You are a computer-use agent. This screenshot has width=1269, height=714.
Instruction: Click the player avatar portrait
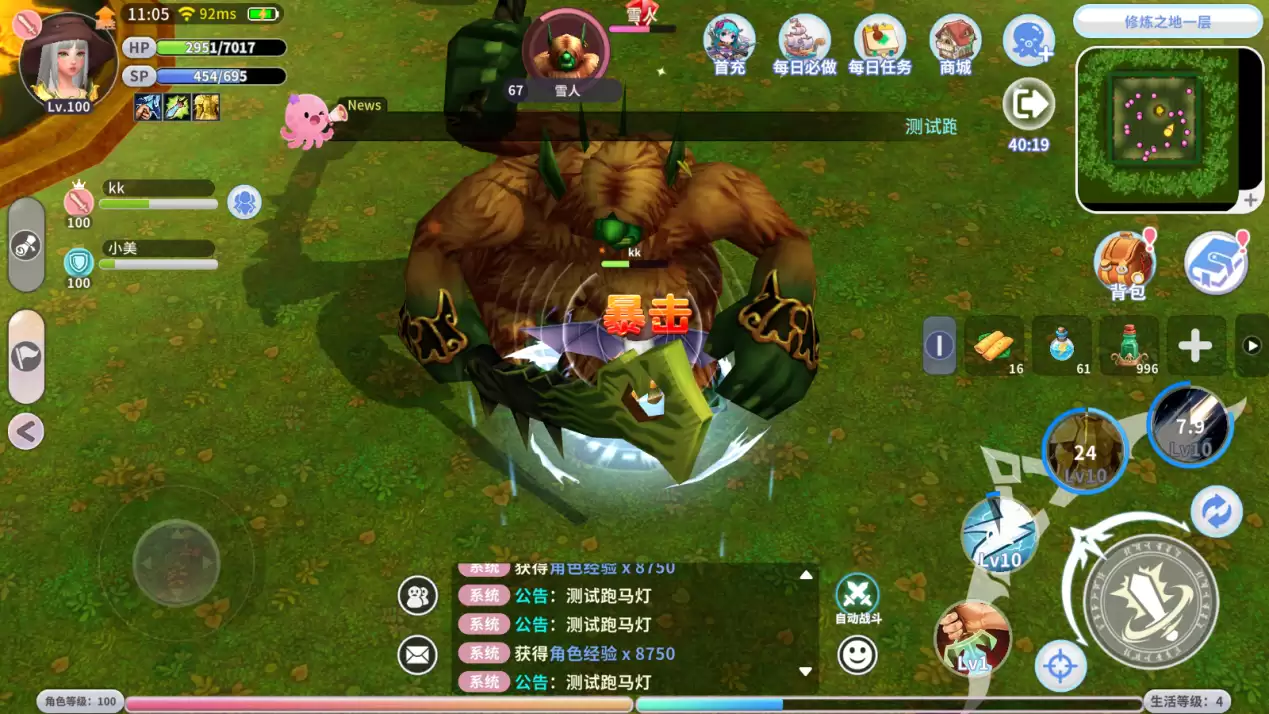pos(66,58)
